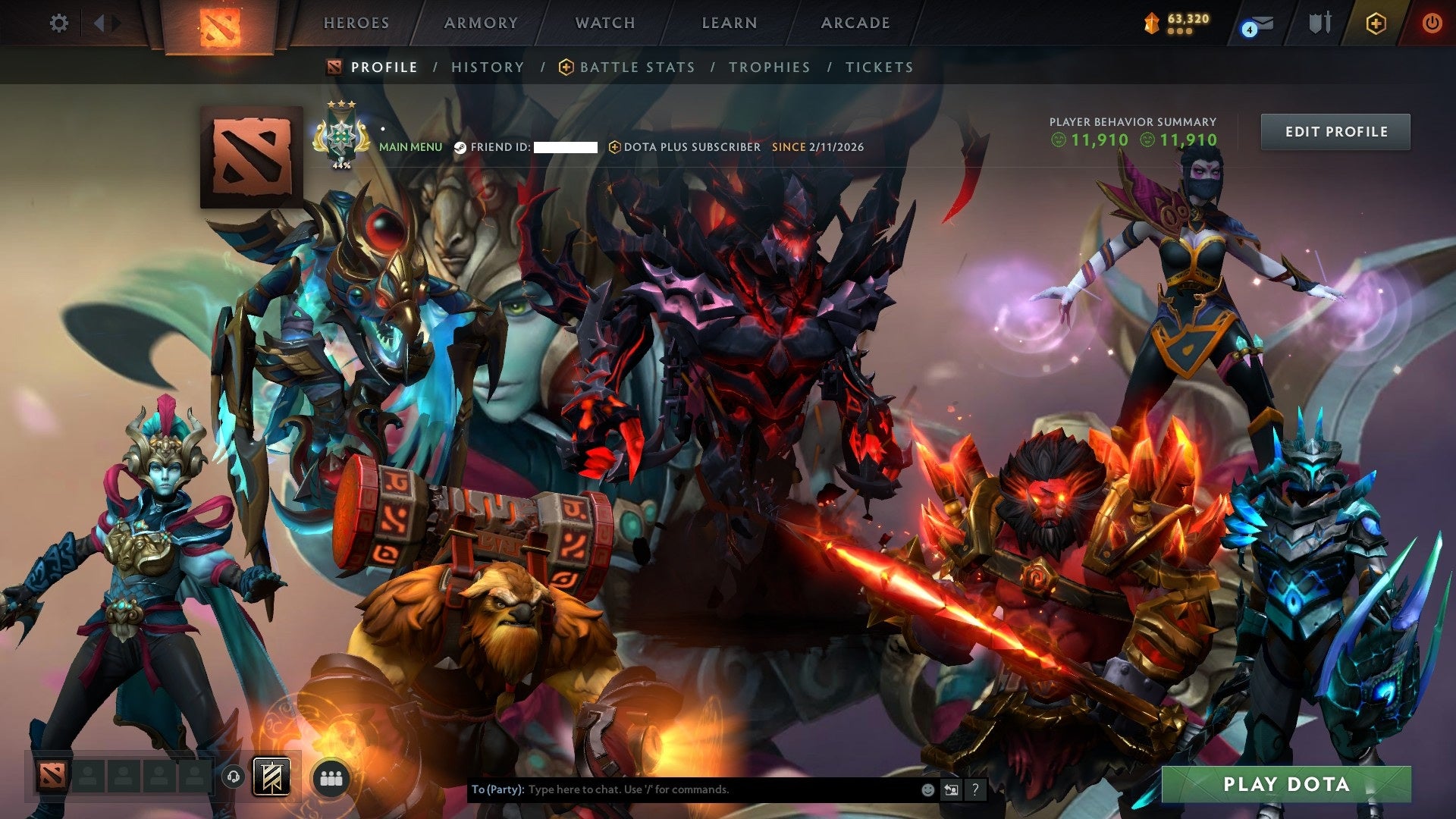
Task: Select the BATTLE STATS tab
Action: click(635, 67)
